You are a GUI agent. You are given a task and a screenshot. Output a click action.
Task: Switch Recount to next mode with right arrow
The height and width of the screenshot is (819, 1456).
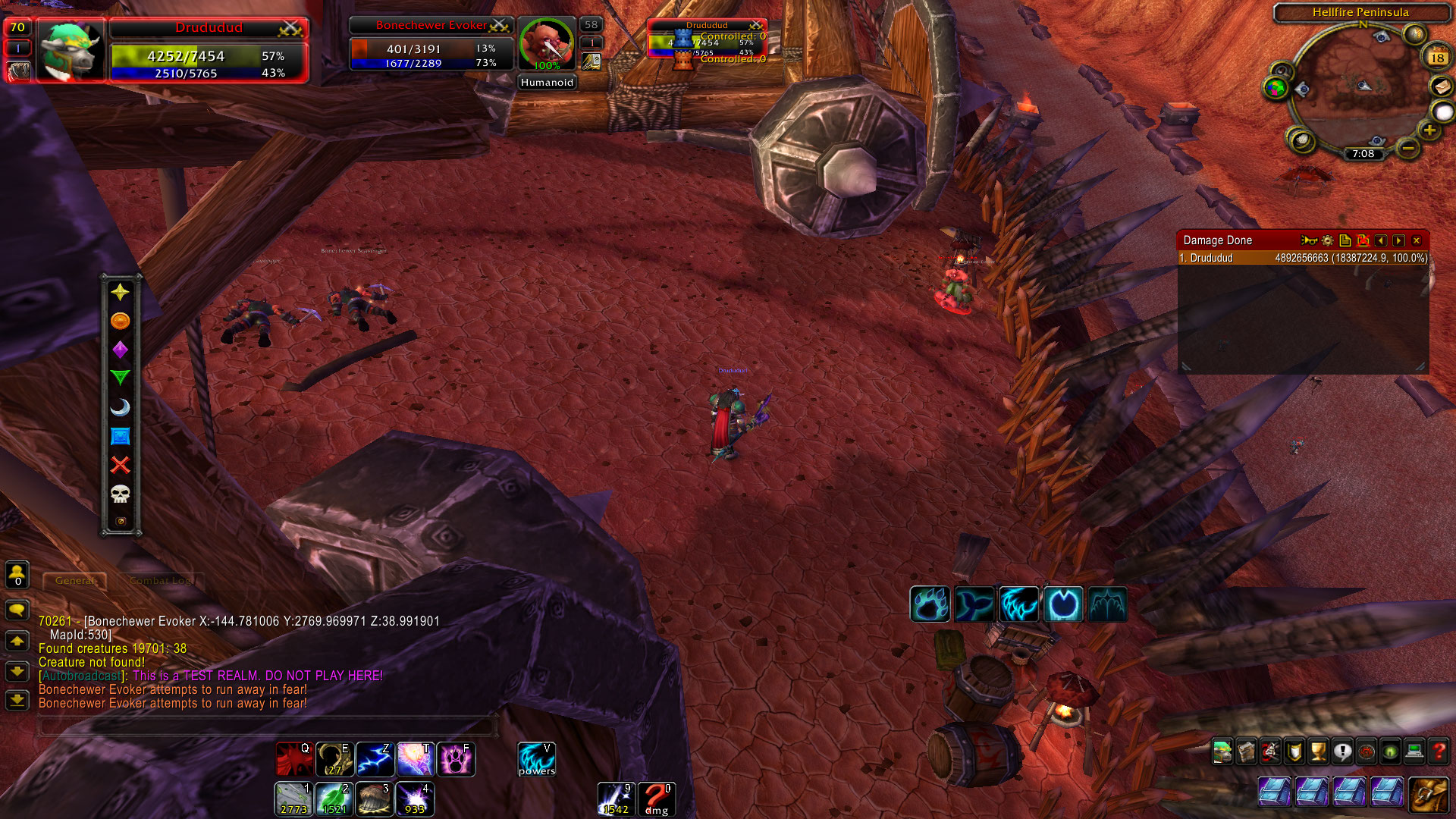tap(1398, 240)
